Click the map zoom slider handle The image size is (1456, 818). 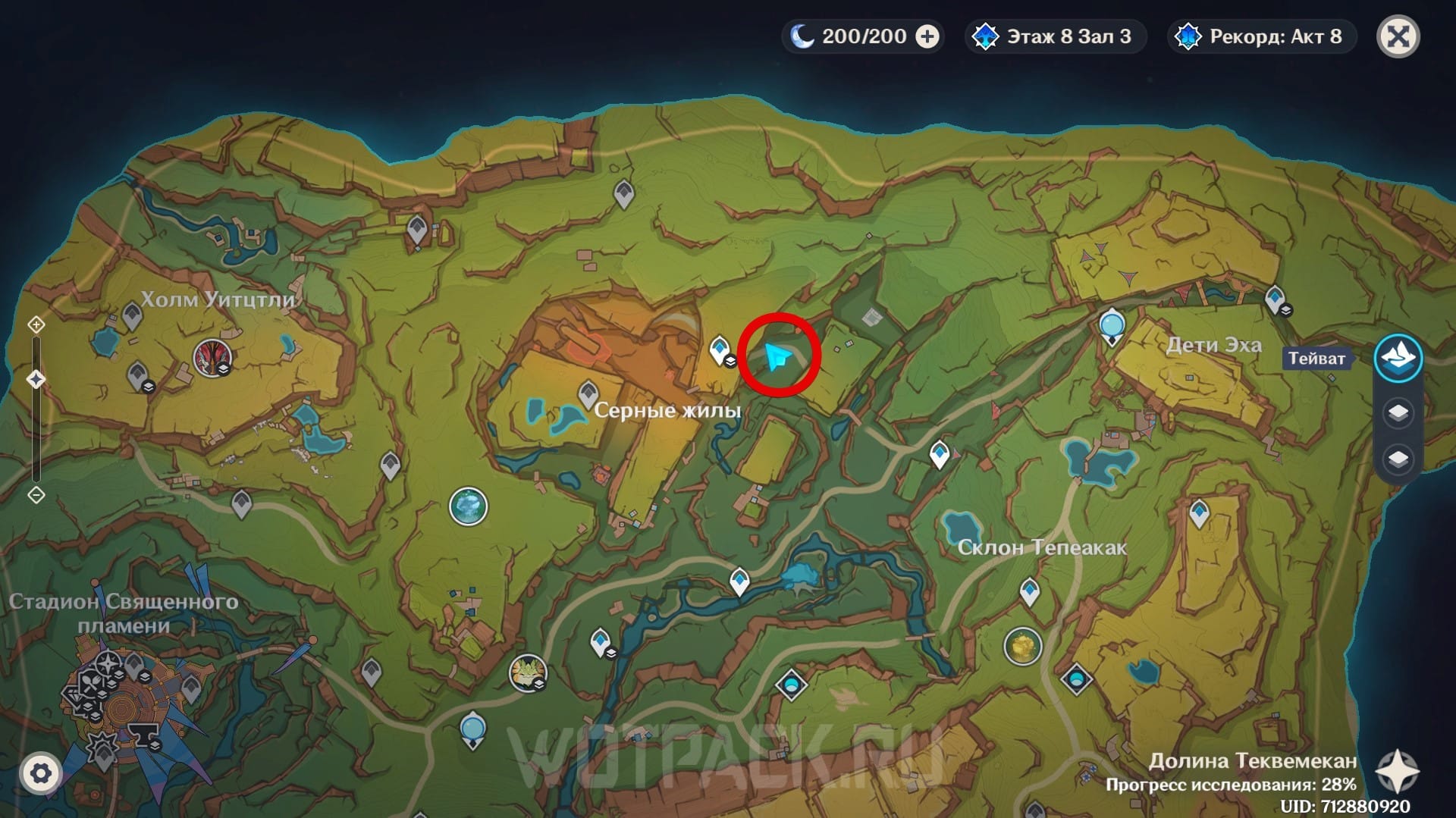pyautogui.click(x=36, y=379)
